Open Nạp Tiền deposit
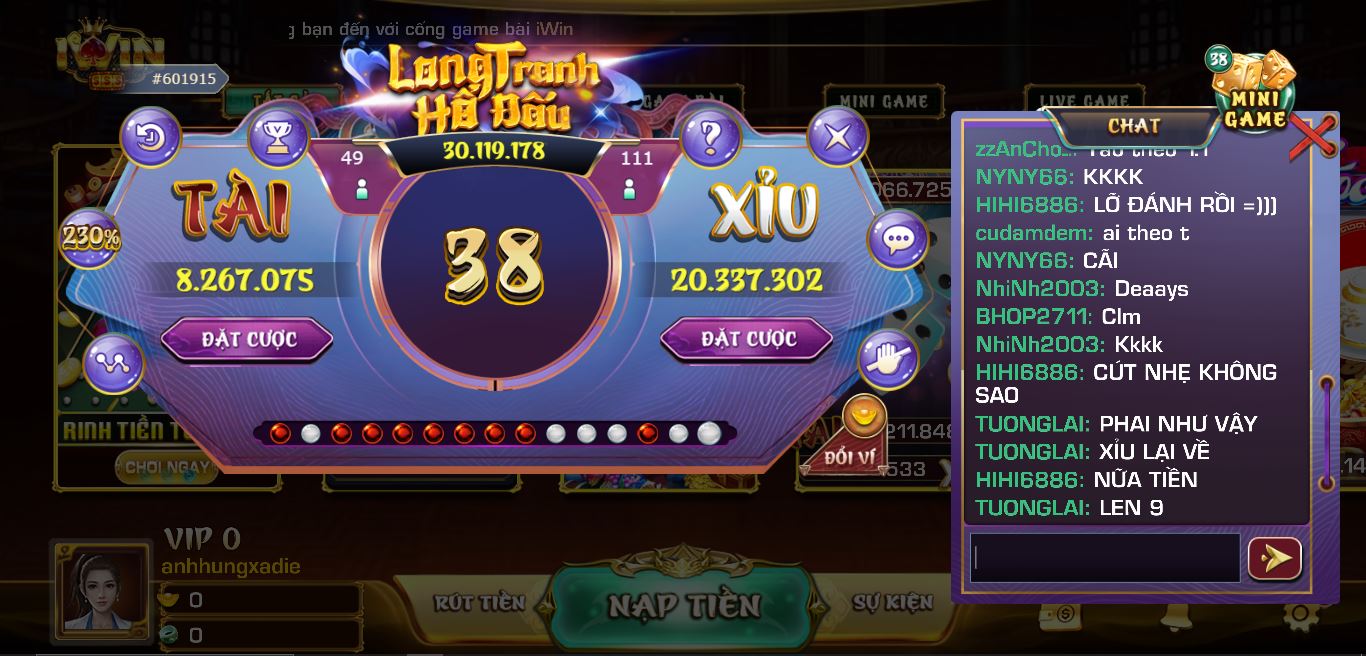The height and width of the screenshot is (656, 1366). point(684,605)
